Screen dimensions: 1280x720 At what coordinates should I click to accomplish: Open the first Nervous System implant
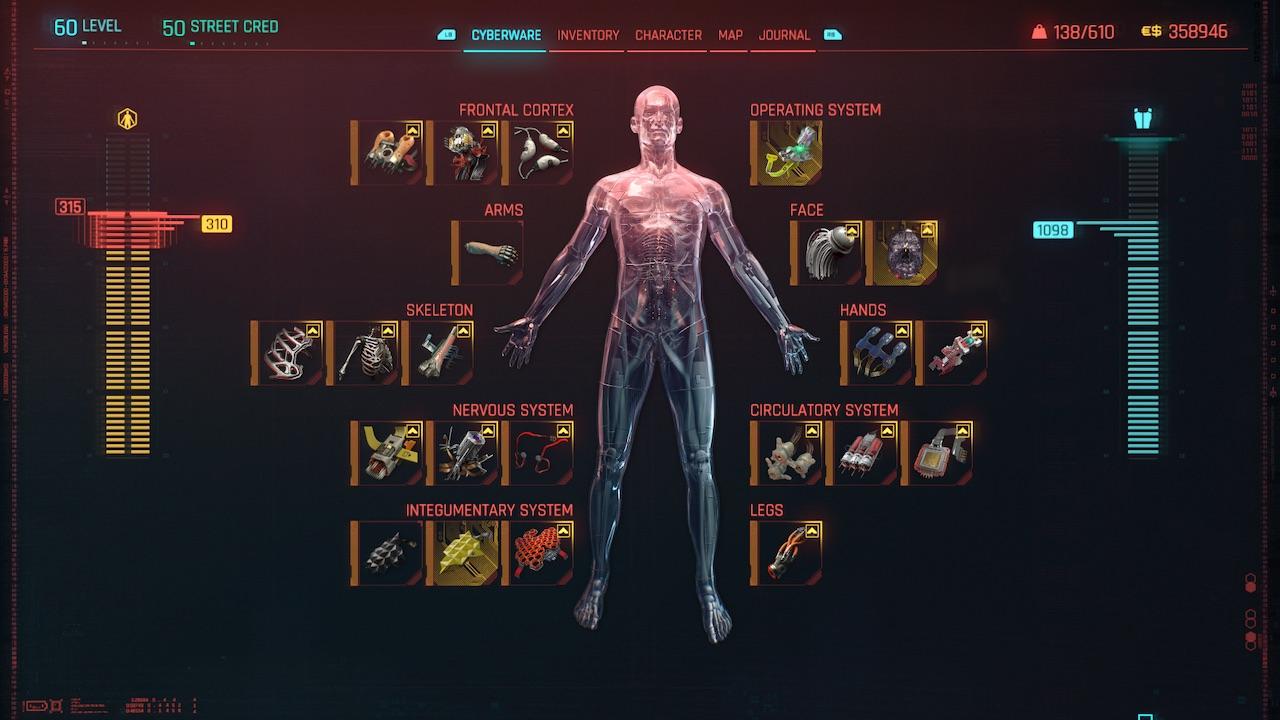pos(389,452)
